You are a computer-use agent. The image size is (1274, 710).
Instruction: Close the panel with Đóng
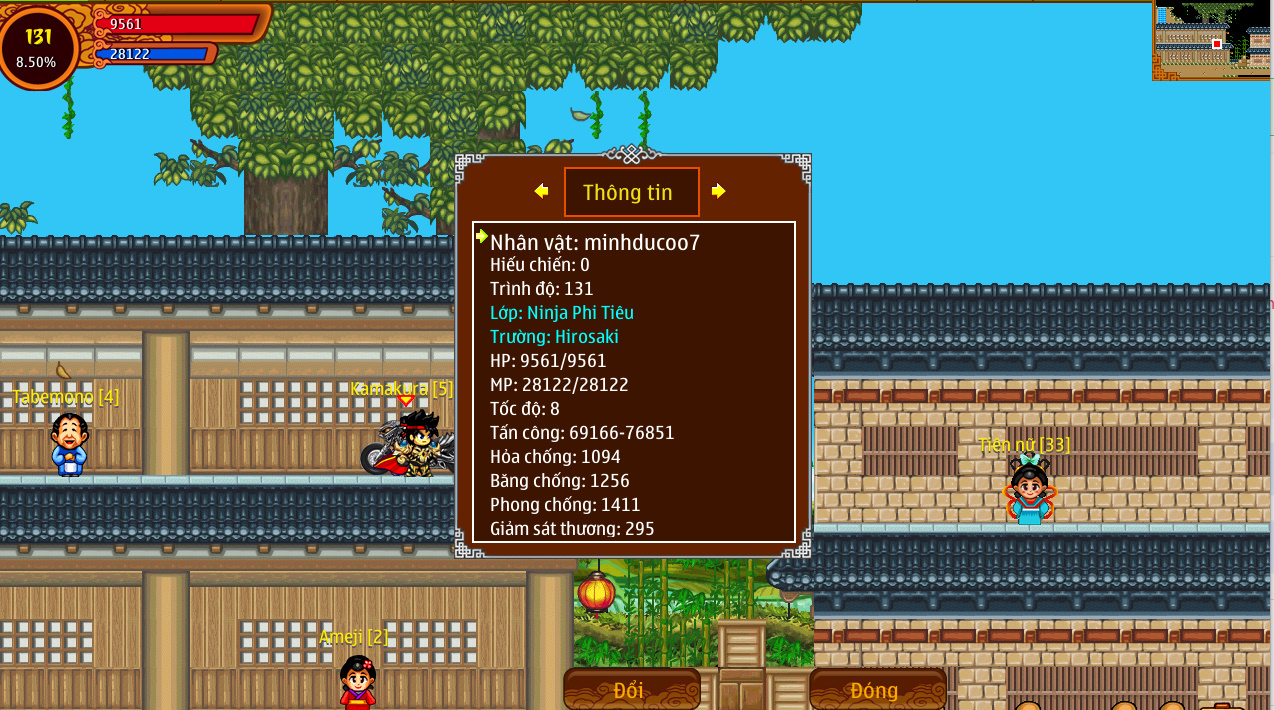(876, 689)
